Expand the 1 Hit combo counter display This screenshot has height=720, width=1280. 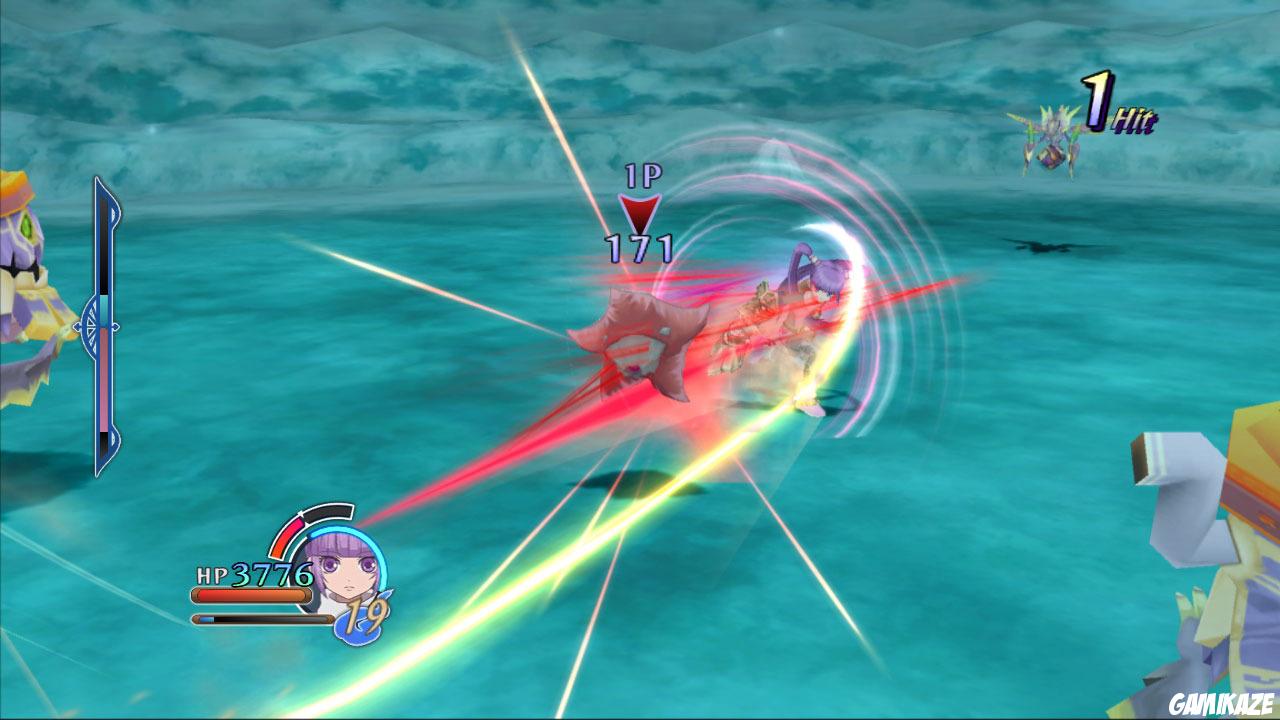[x=1110, y=105]
